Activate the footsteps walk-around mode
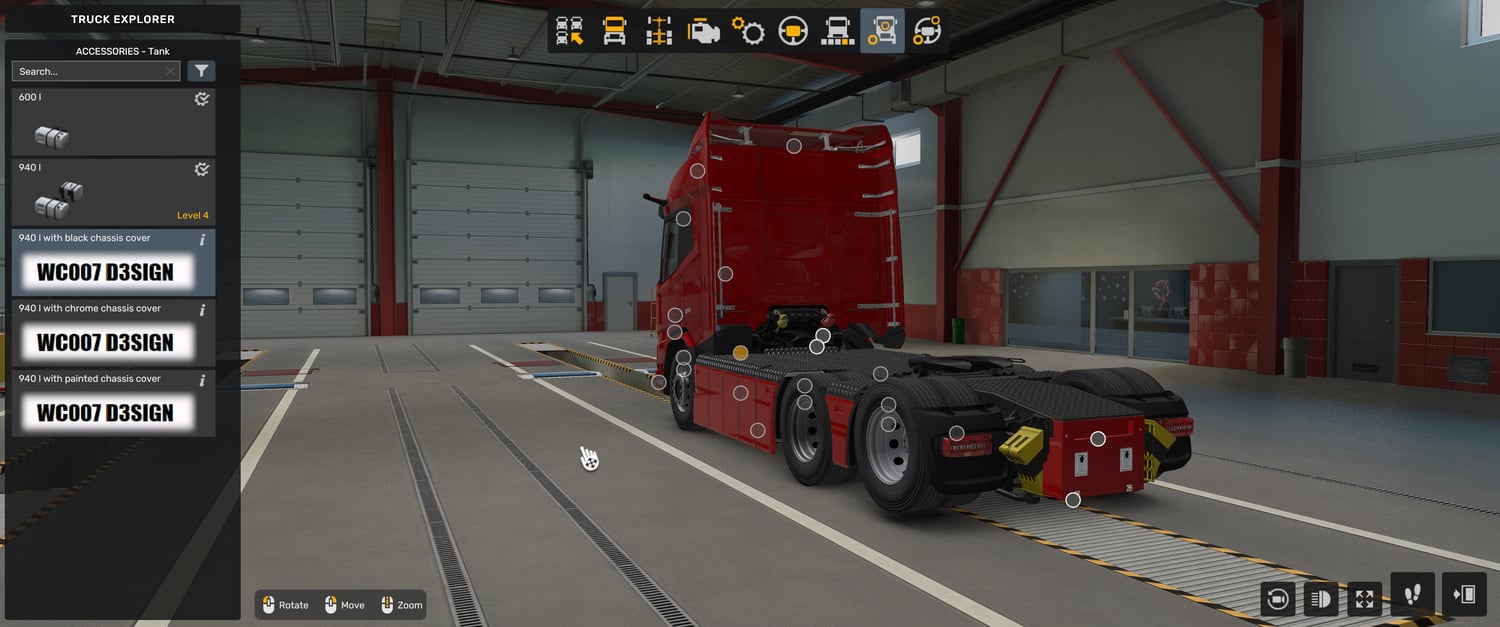This screenshot has height=627, width=1500. pos(1412,595)
